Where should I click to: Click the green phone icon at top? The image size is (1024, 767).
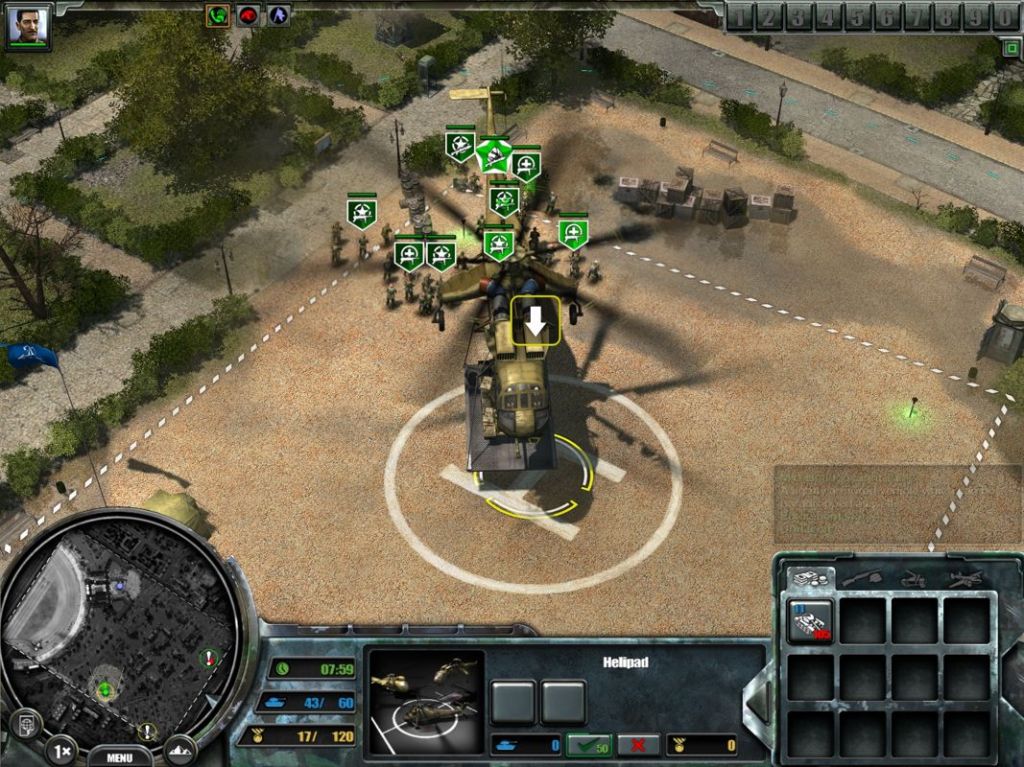tap(217, 15)
